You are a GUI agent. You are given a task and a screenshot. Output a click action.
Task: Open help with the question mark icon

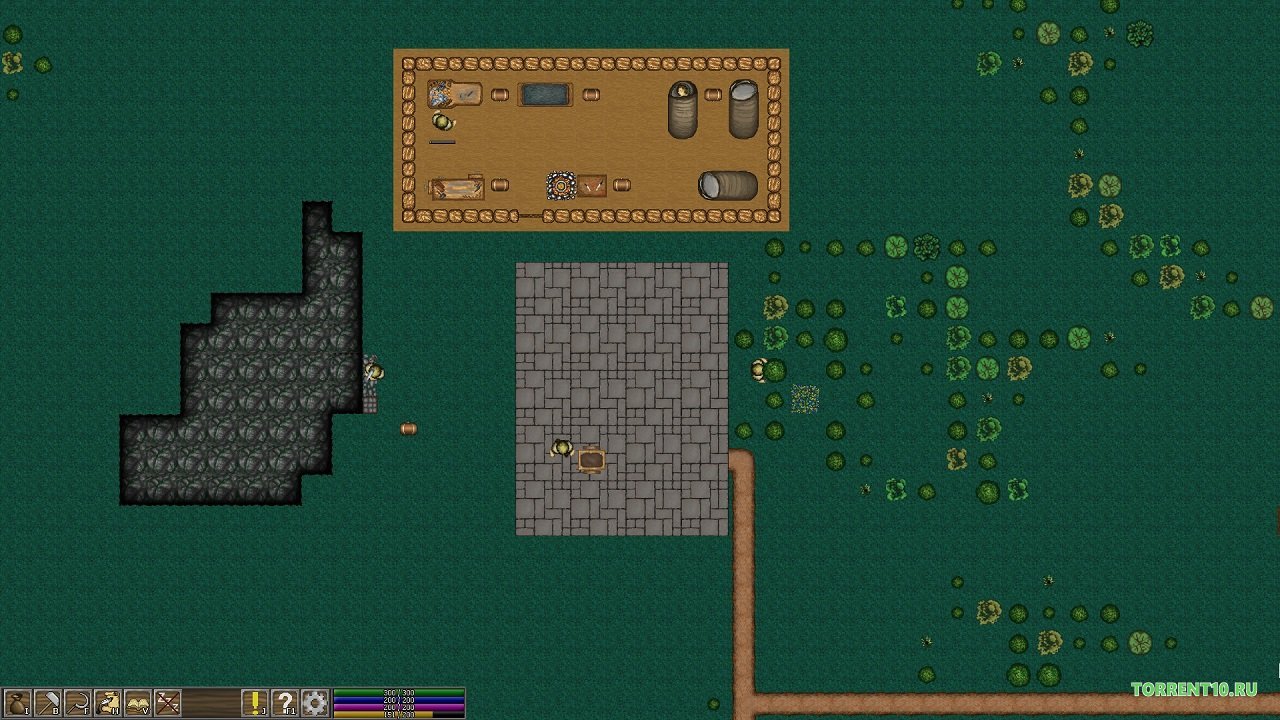tap(285, 703)
